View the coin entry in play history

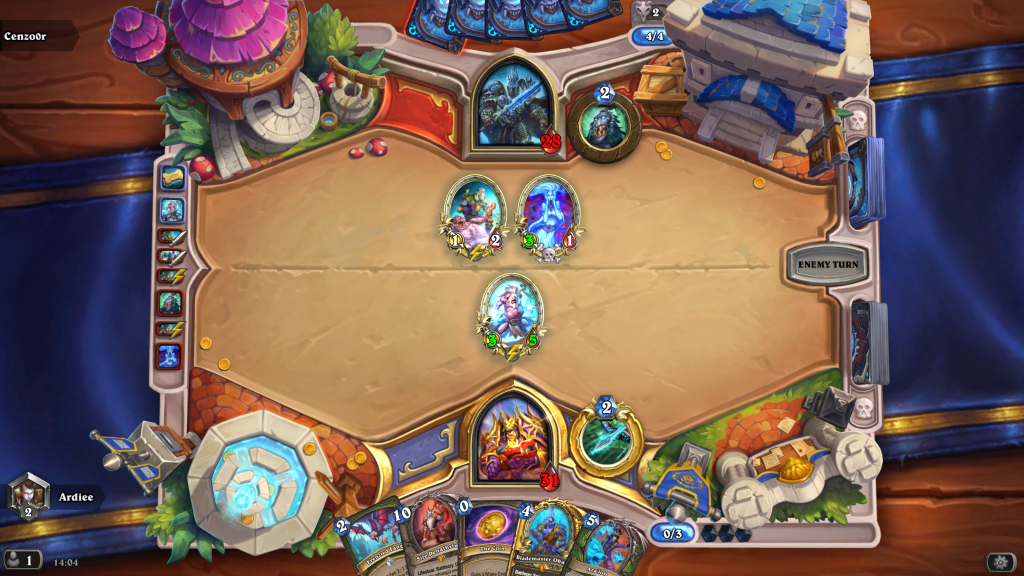172,179
